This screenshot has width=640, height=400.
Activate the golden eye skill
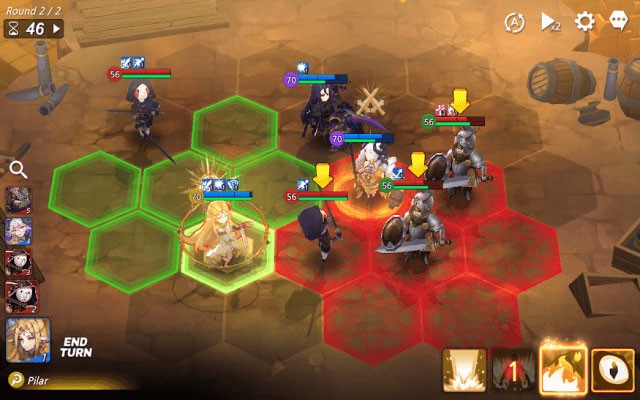(x=611, y=370)
